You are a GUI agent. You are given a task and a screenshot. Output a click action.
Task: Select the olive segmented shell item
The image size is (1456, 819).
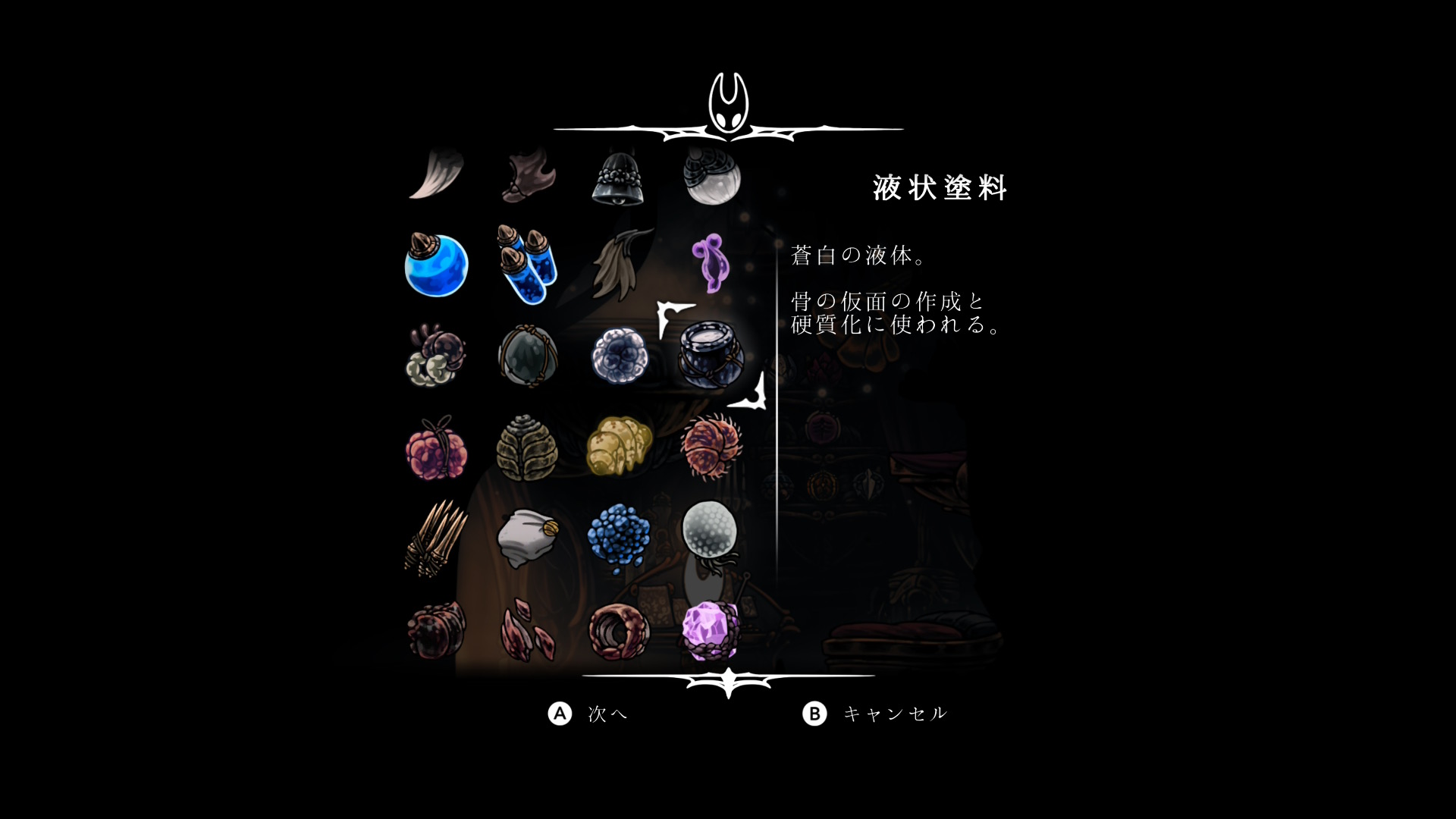tap(528, 447)
